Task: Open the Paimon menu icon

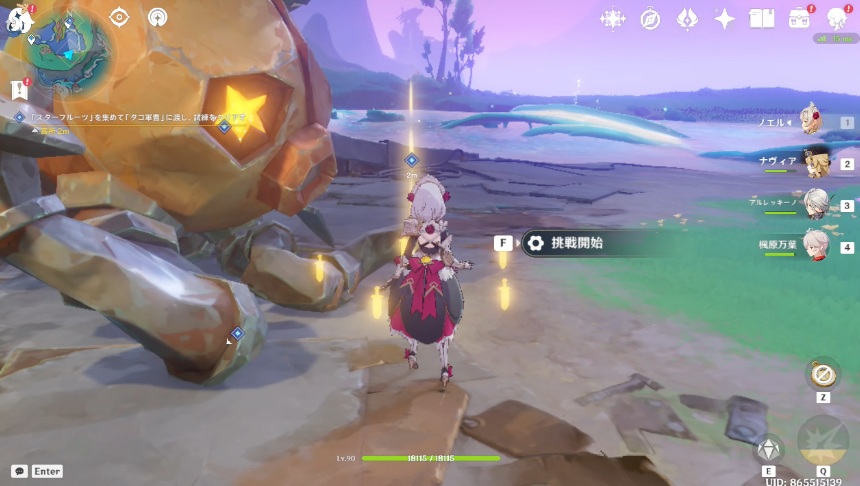Action: (x=19, y=18)
